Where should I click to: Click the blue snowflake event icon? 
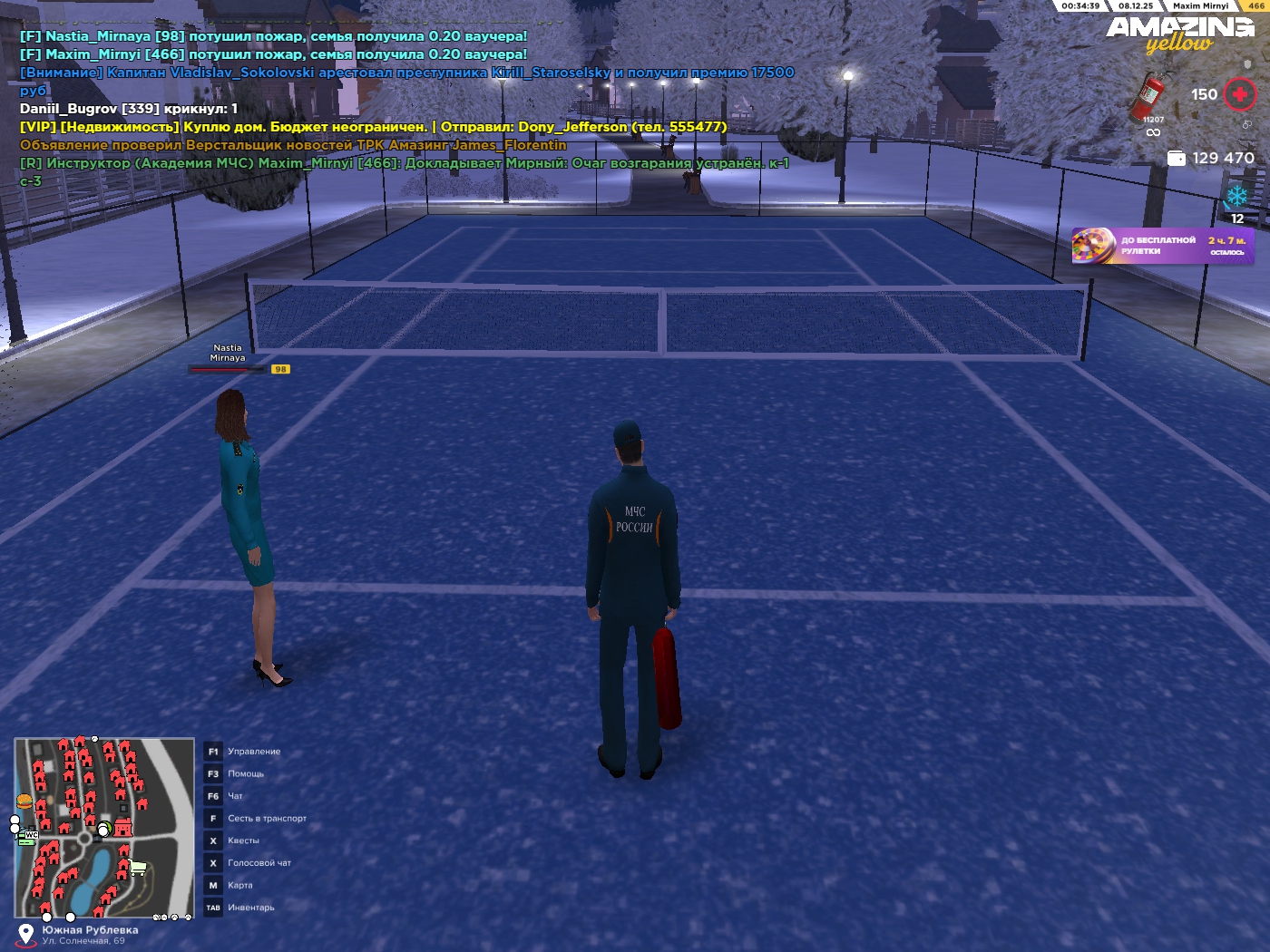pos(1236,197)
